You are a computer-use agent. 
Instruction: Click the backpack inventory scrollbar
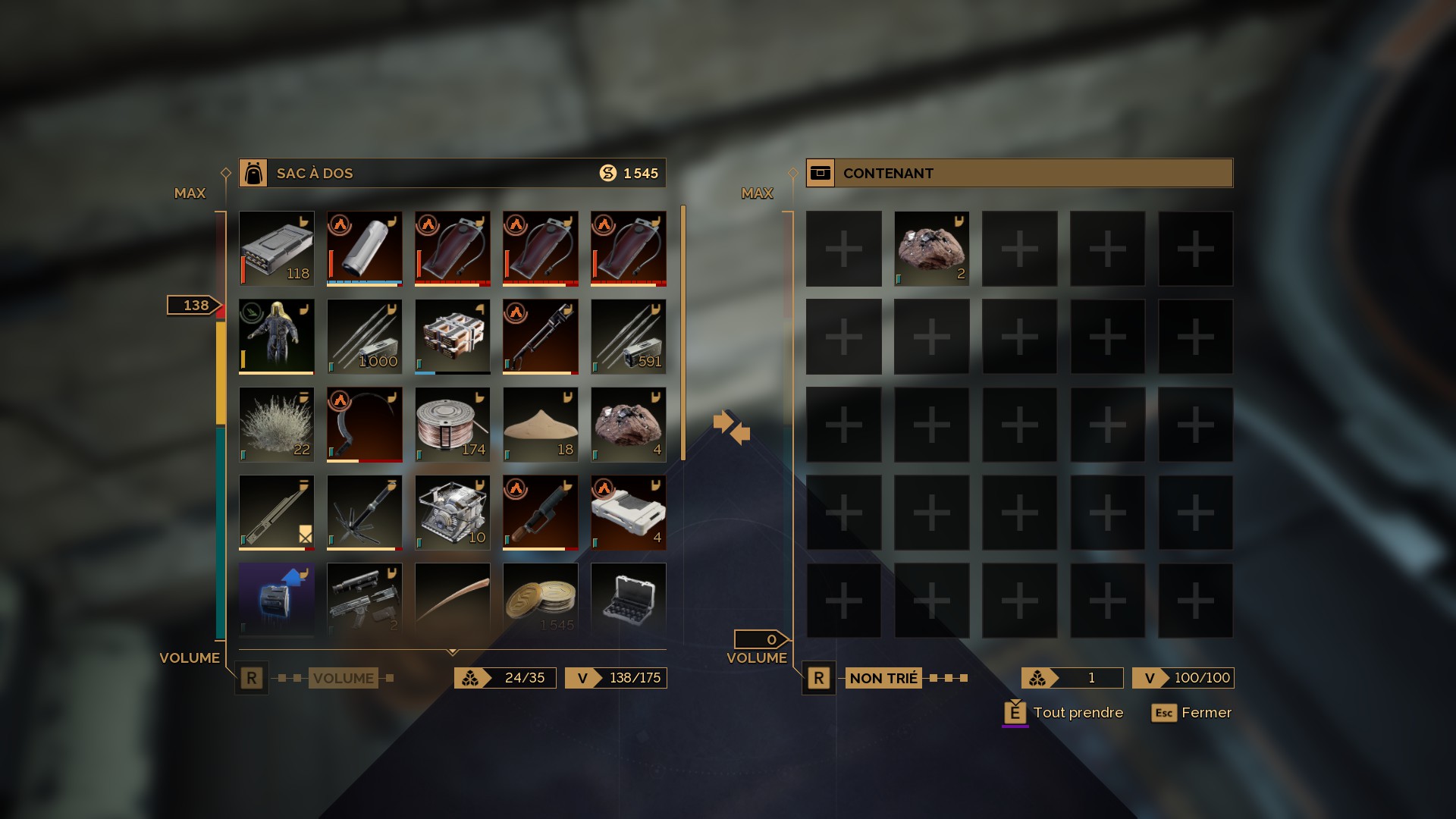pos(683,332)
